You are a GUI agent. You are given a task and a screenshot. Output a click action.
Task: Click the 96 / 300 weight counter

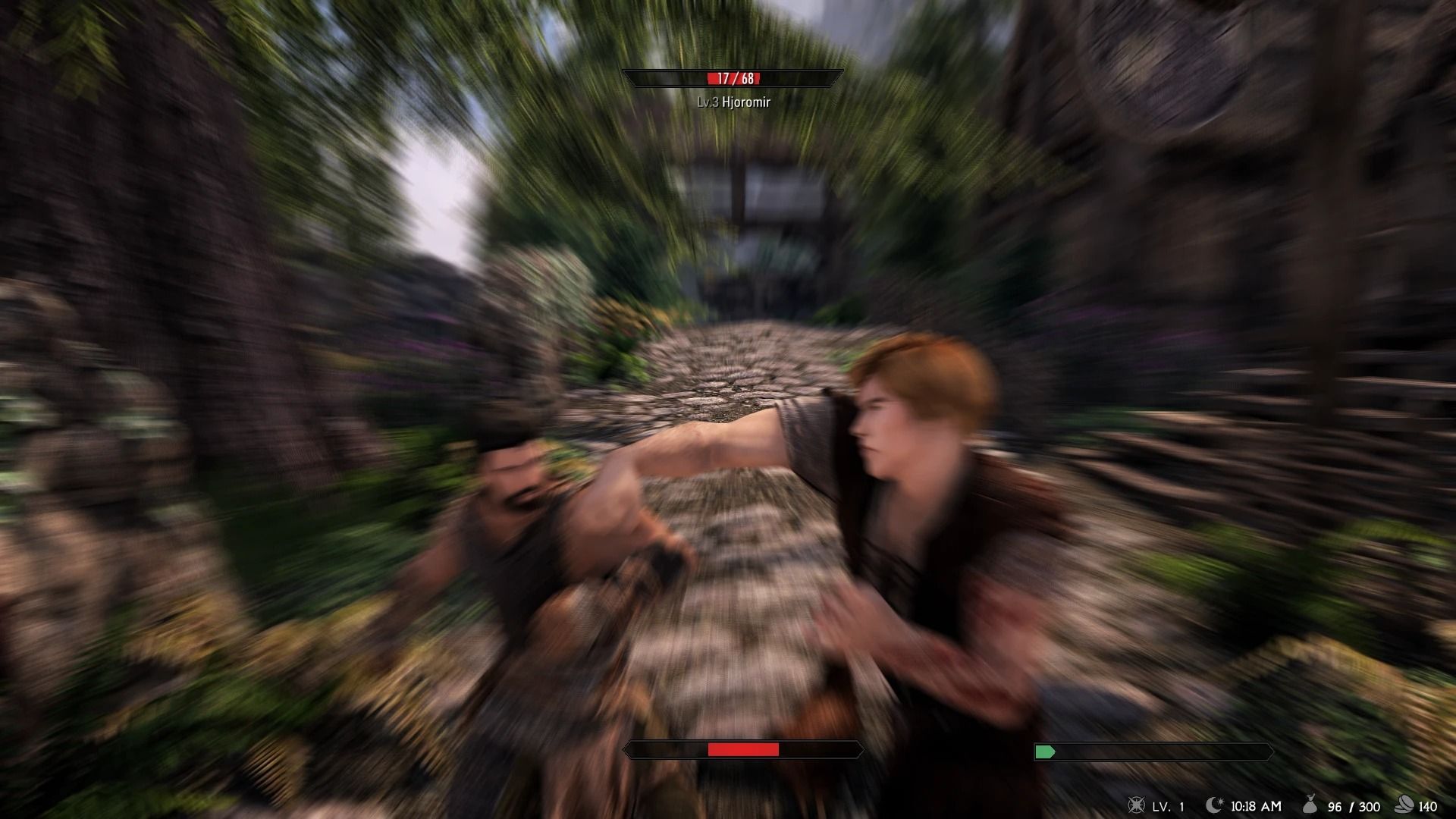(1354, 805)
